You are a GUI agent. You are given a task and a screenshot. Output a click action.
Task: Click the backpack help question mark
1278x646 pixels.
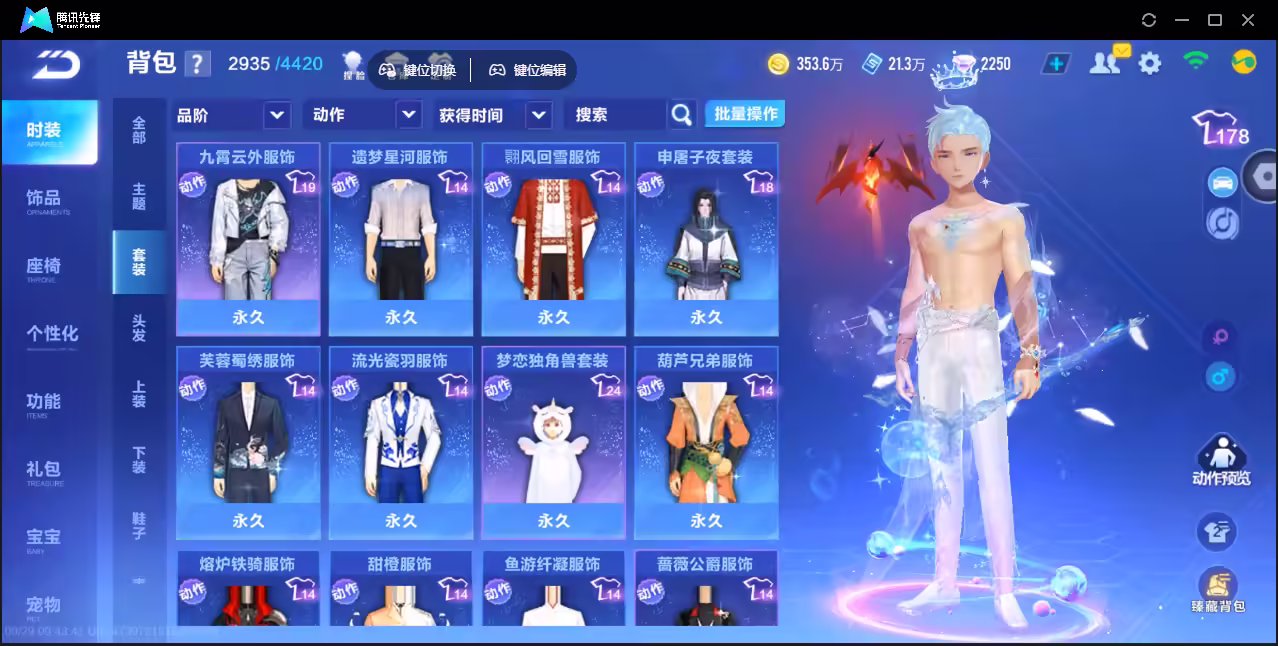[197, 64]
